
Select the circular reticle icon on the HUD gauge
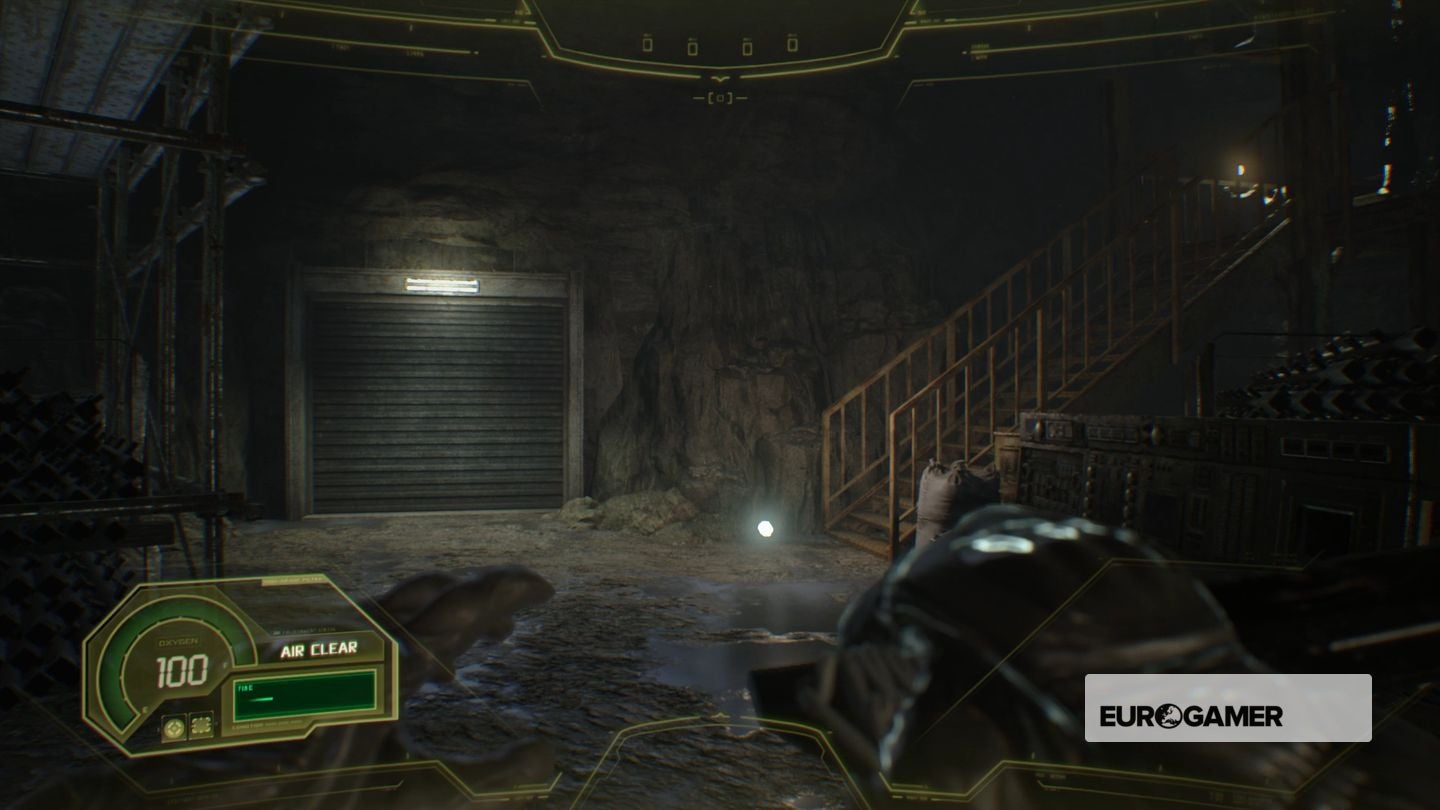click(x=174, y=726)
